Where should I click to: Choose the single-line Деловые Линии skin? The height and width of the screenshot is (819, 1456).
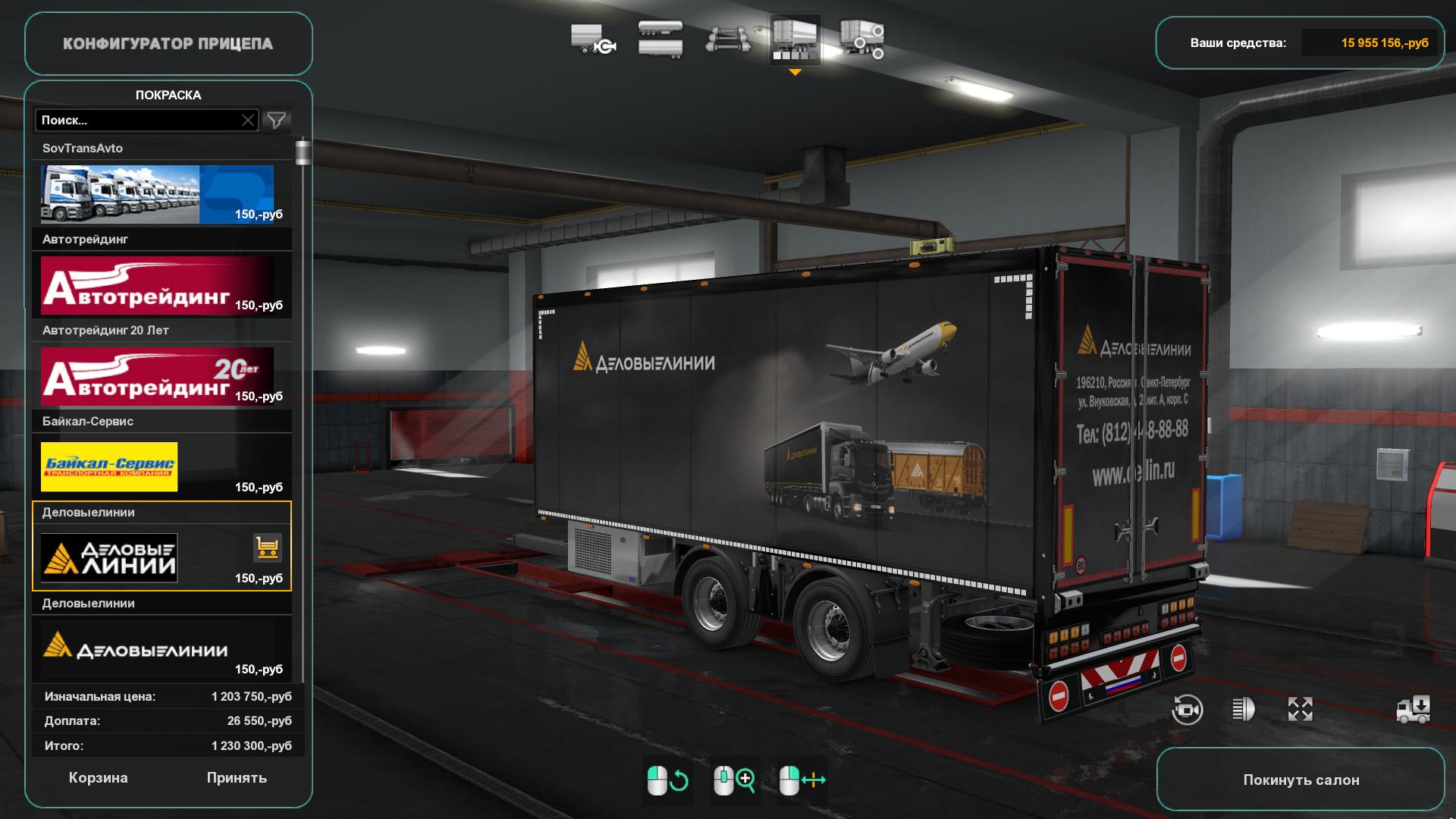click(157, 649)
